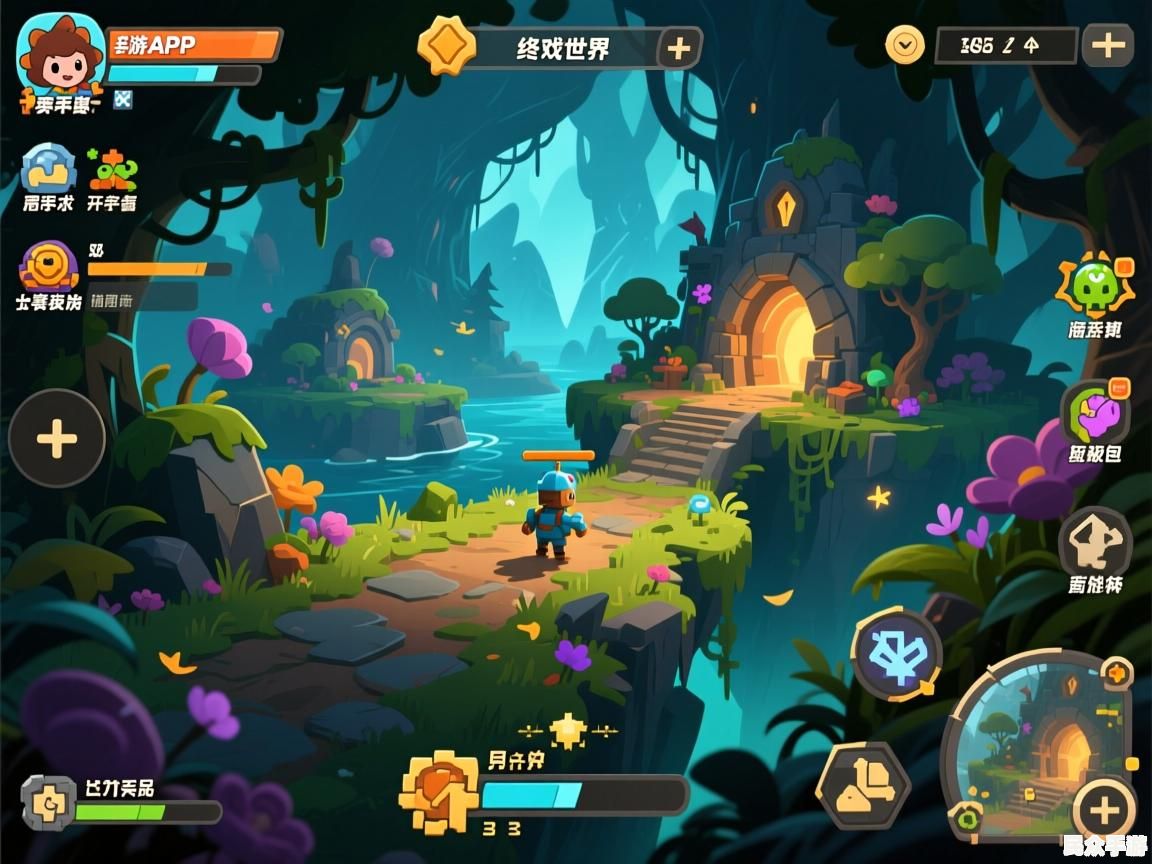Image resolution: width=1152 pixels, height=864 pixels.
Task: Open the blue helmet menu icon
Action: coord(48,168)
